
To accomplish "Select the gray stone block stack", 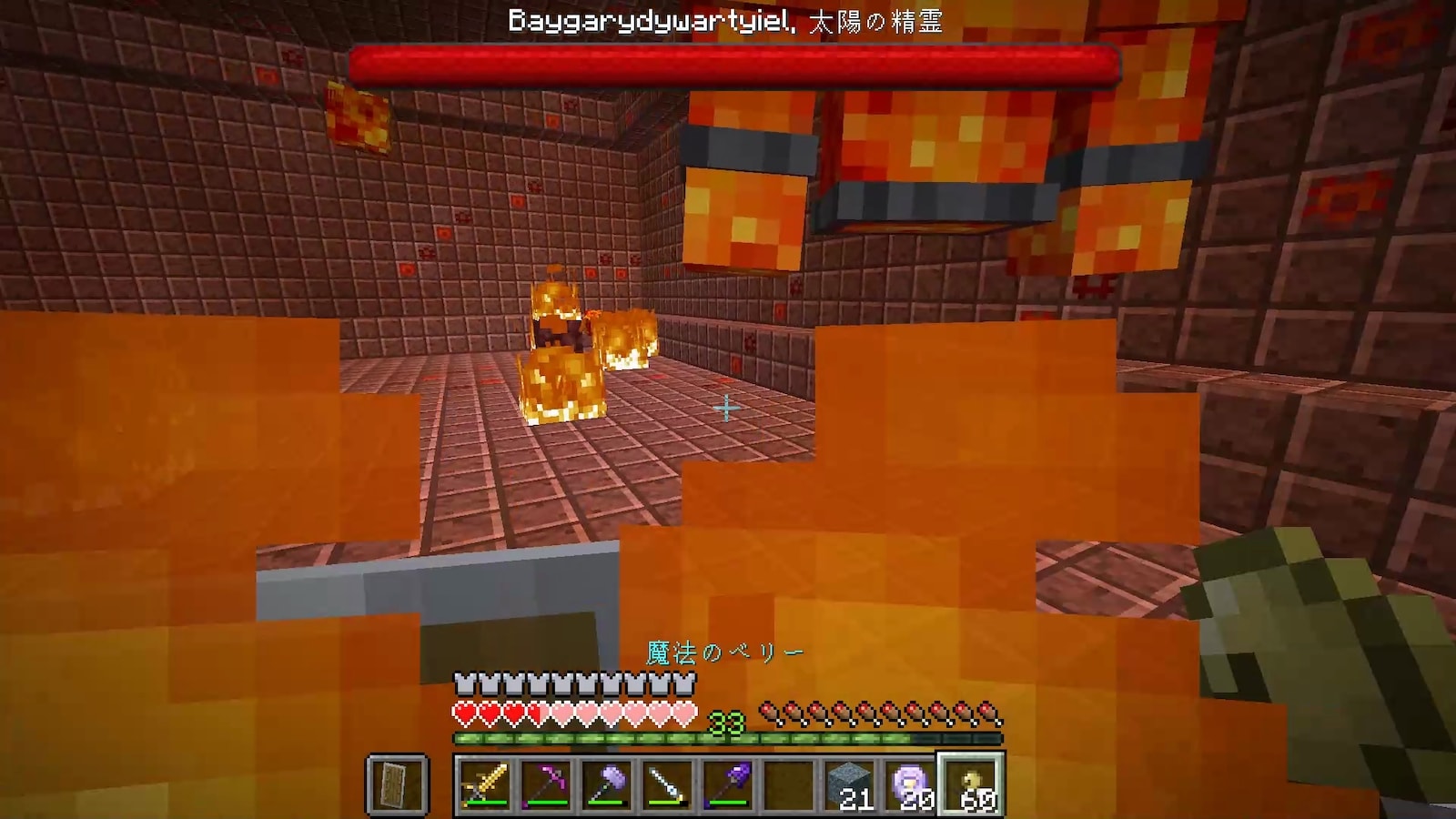I will (x=850, y=784).
